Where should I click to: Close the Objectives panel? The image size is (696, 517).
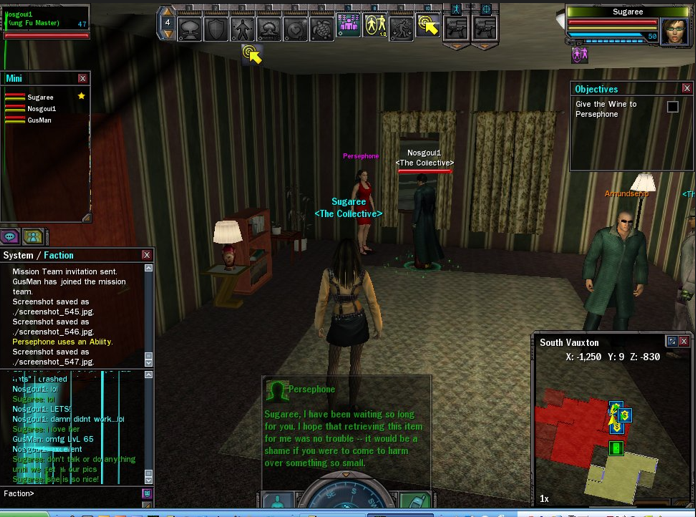(686, 89)
